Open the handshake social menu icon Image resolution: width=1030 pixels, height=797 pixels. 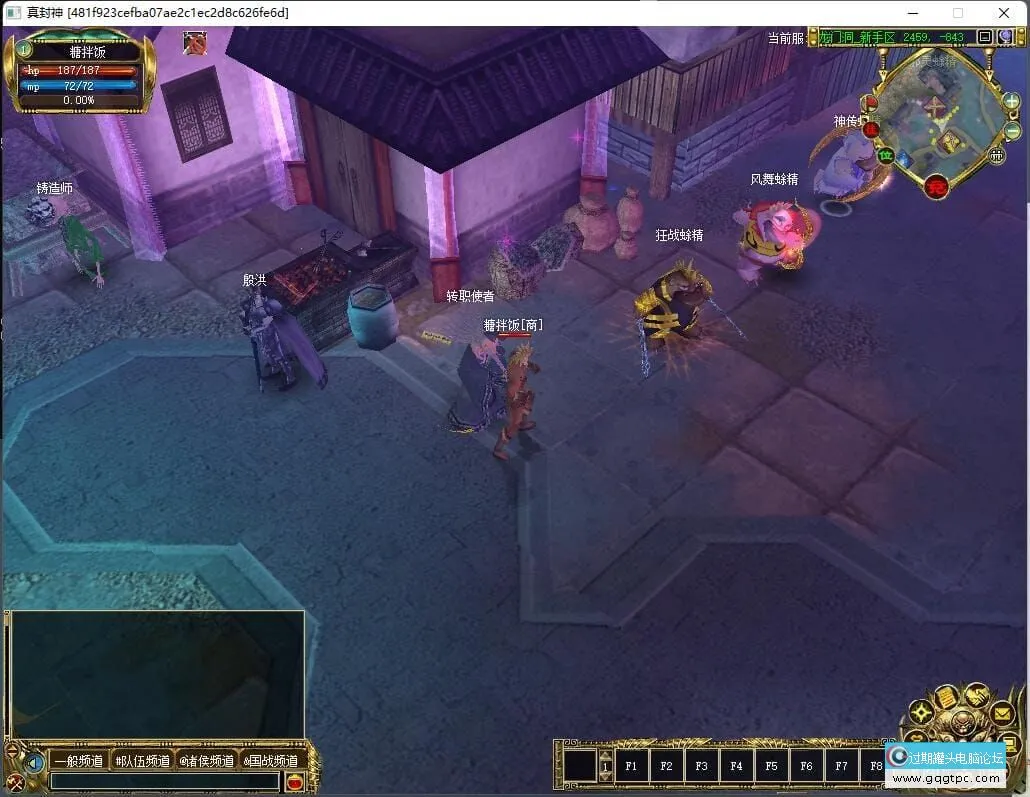coord(977,695)
